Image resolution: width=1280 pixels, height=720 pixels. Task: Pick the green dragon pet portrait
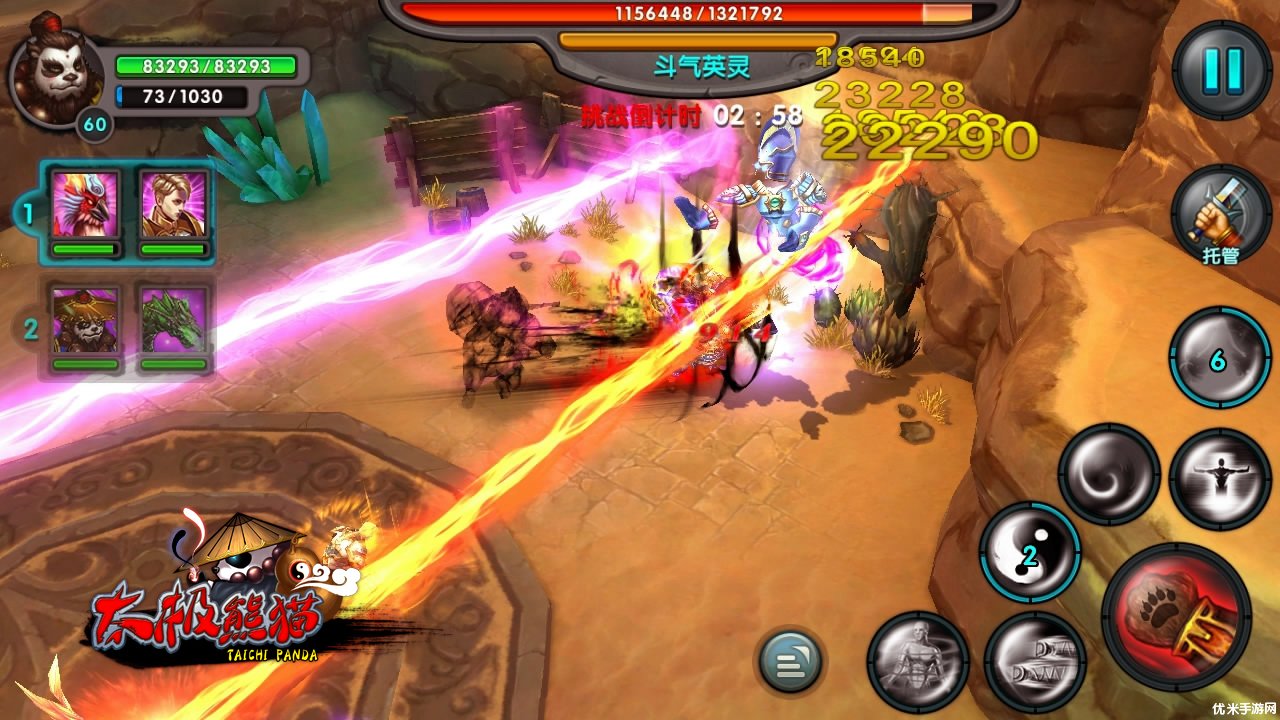(174, 320)
